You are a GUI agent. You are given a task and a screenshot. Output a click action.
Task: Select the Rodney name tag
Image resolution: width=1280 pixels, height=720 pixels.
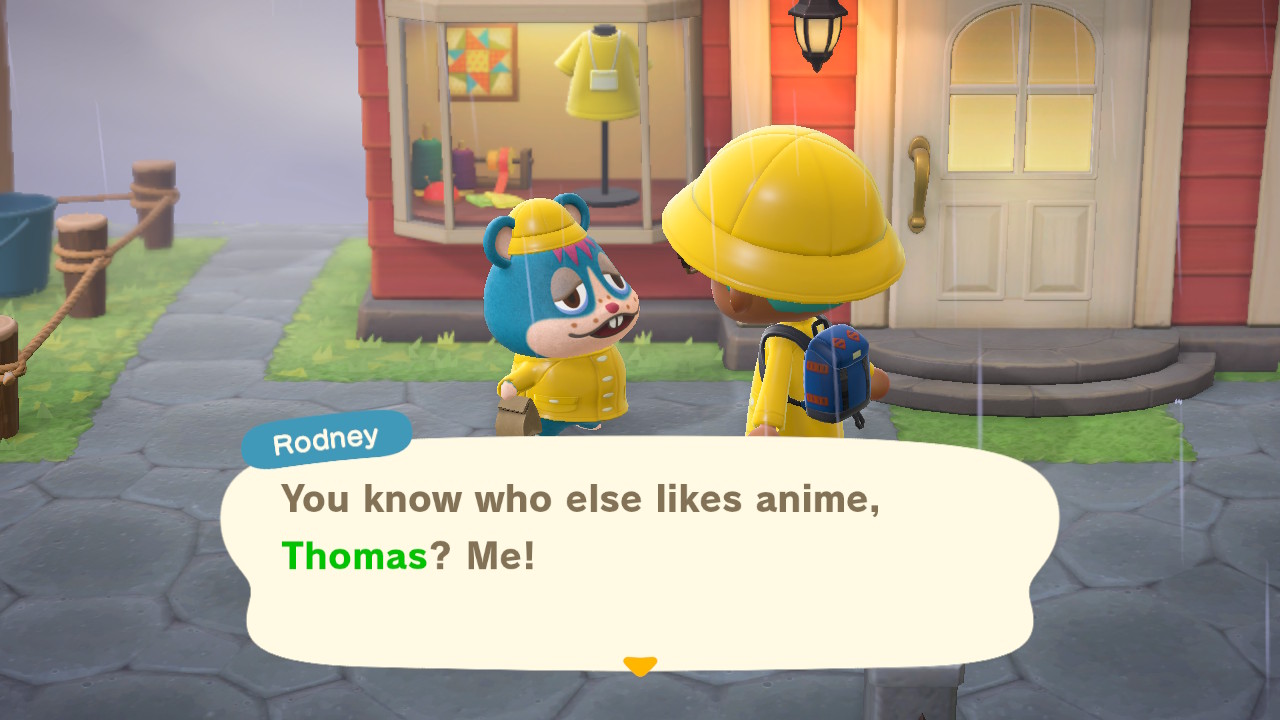point(325,435)
